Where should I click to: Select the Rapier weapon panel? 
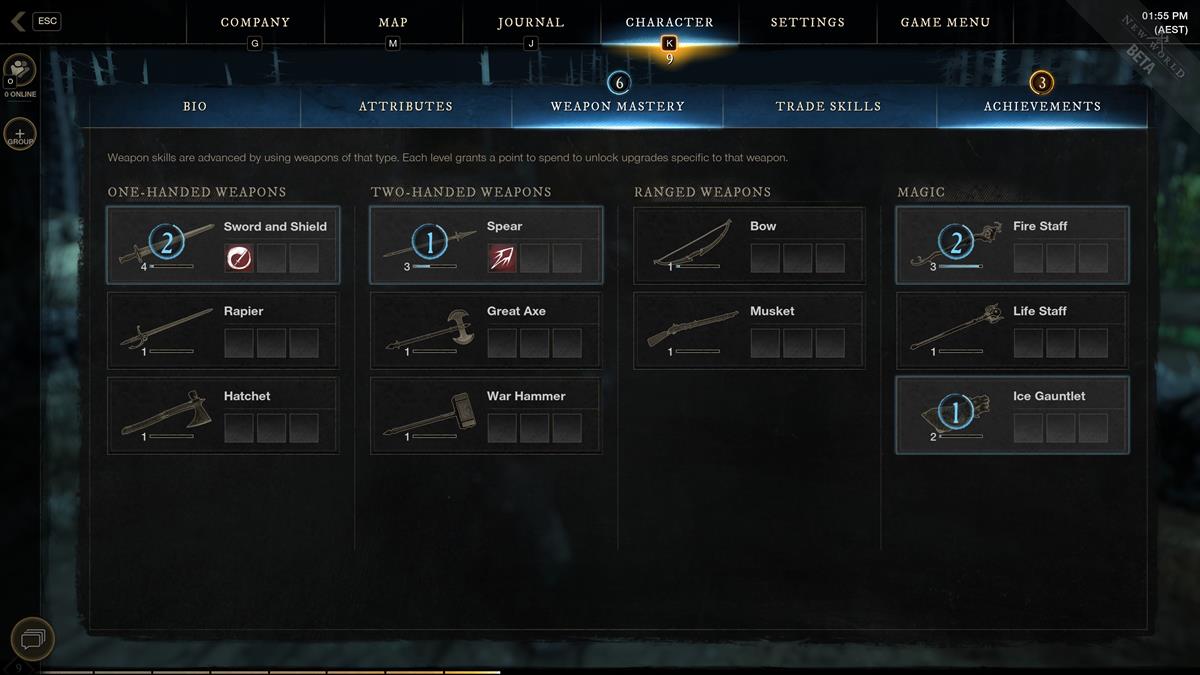point(223,330)
